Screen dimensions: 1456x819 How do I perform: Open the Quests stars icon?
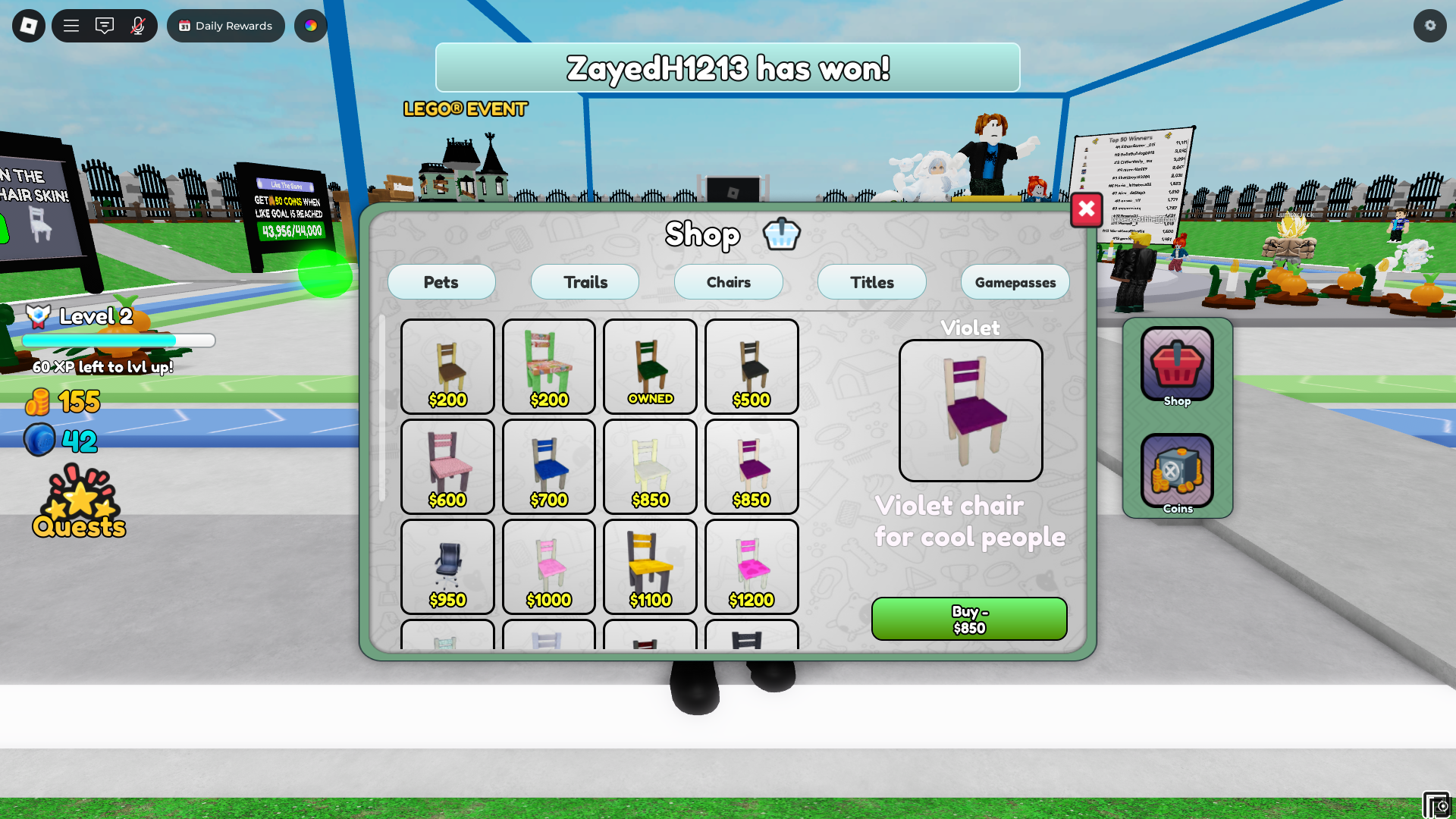[x=78, y=497]
